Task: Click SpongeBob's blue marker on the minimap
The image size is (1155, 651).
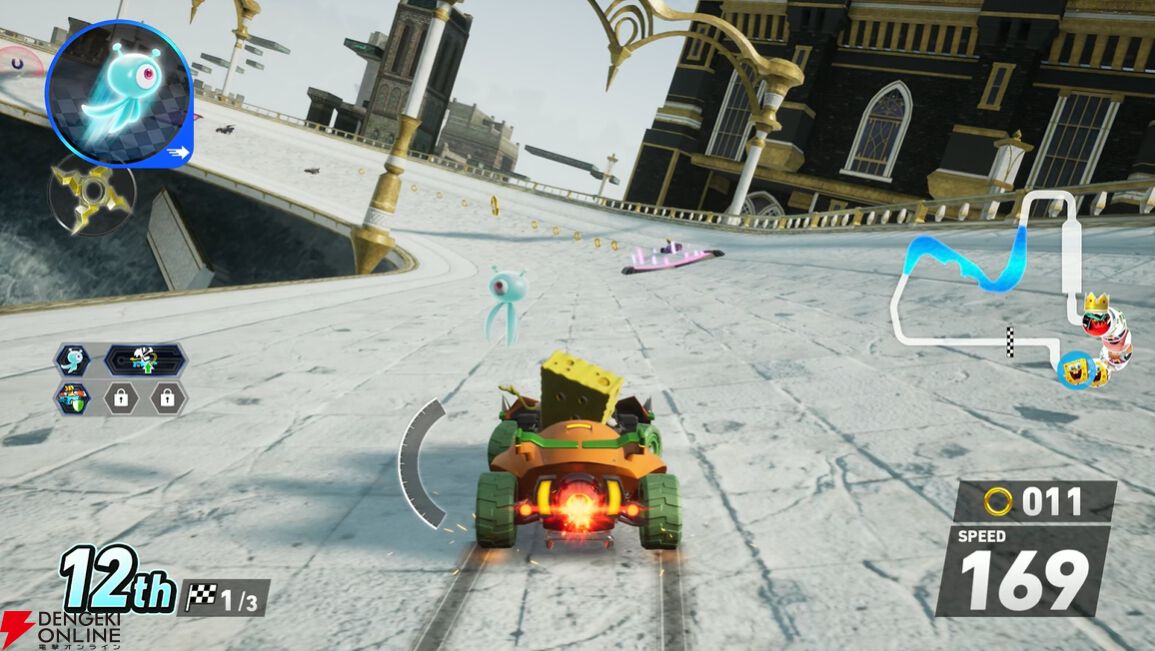Action: 1076,370
